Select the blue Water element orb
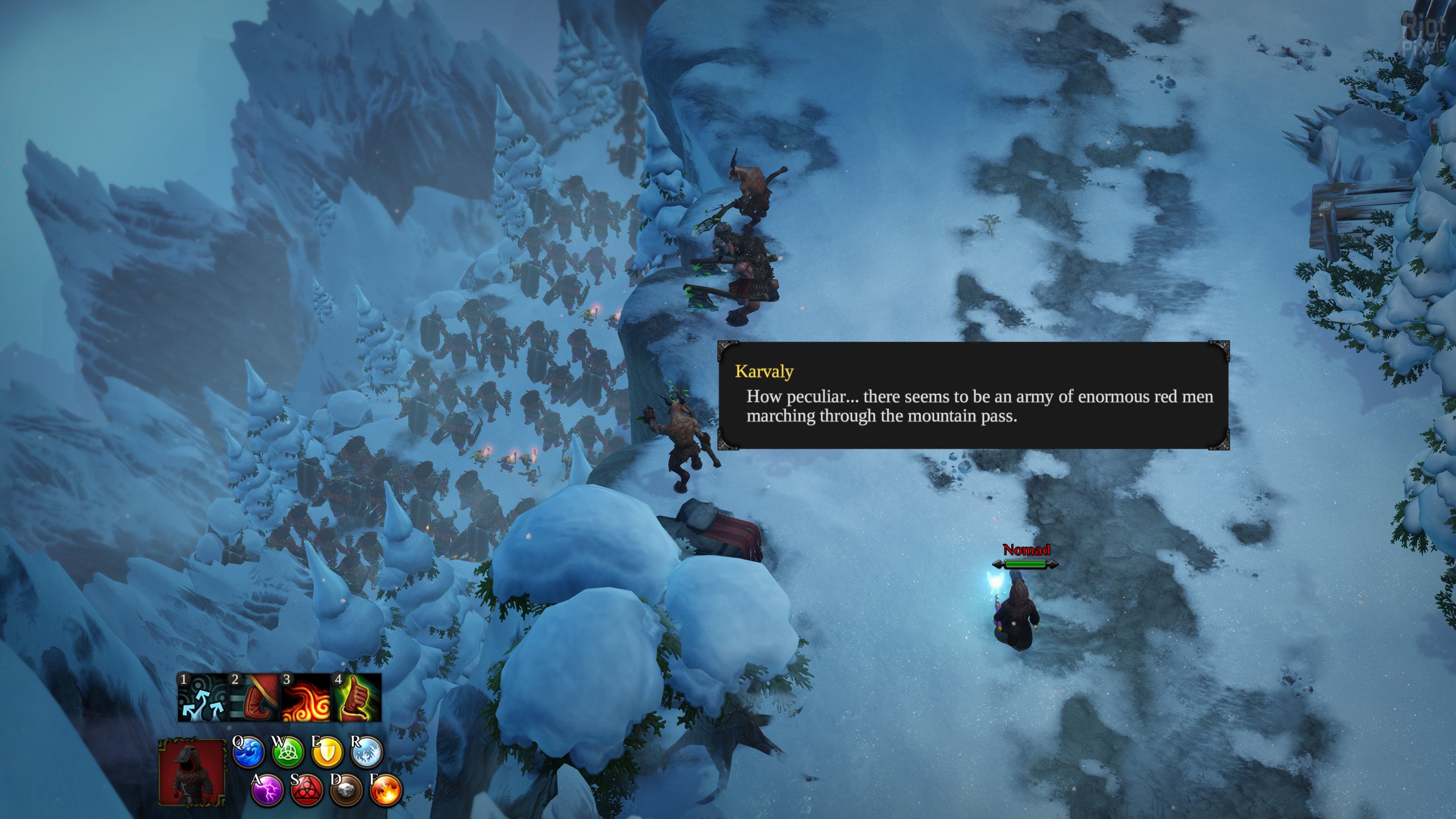 coord(249,752)
